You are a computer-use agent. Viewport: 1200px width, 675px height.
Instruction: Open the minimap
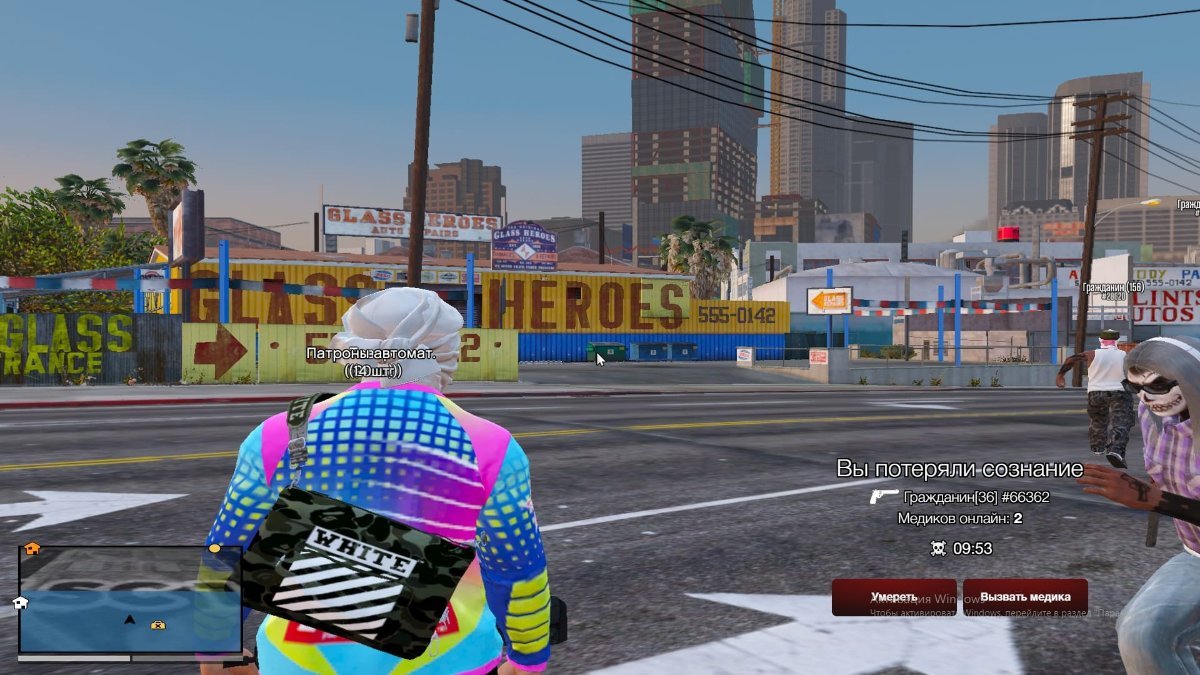point(130,600)
